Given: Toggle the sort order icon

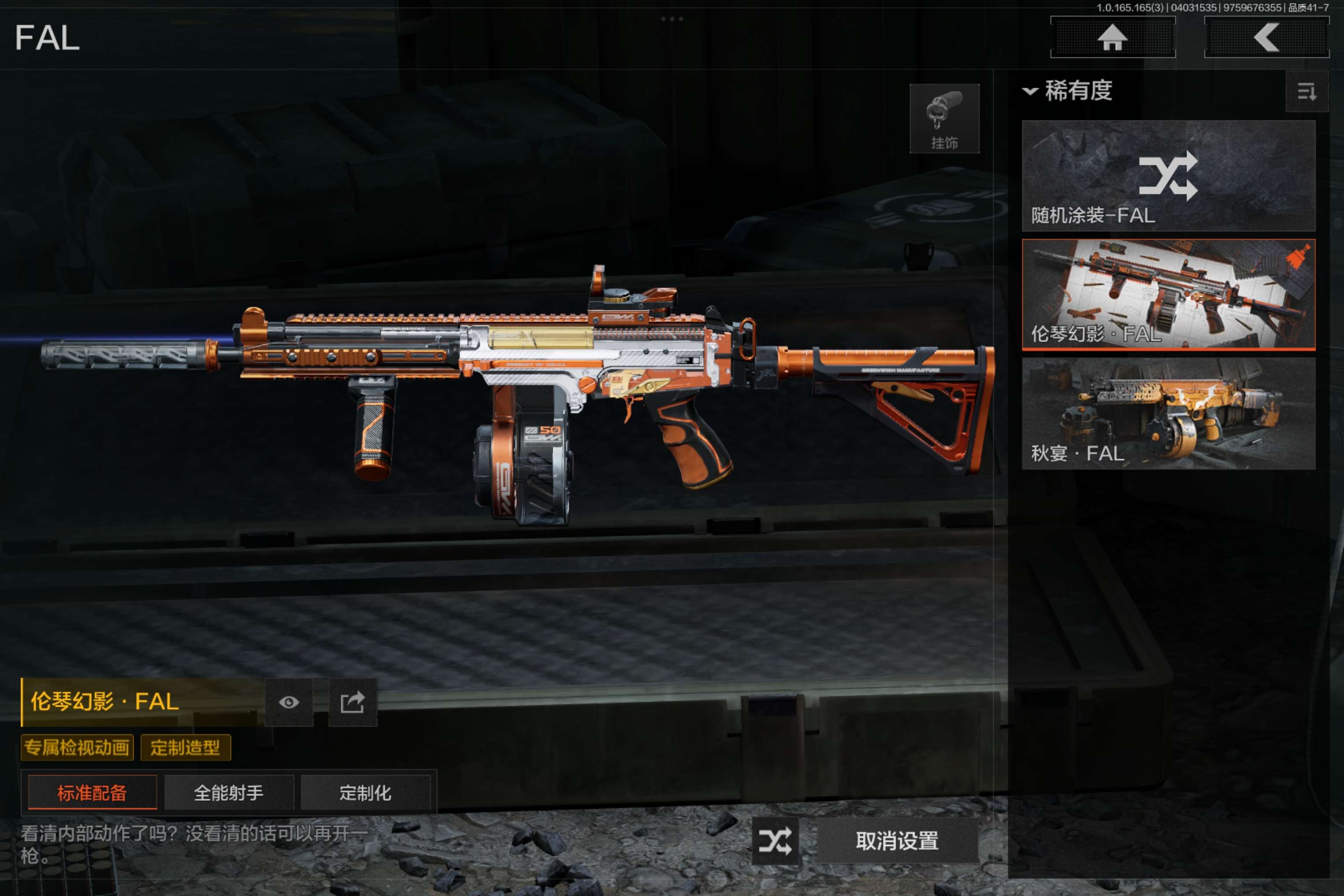Looking at the screenshot, I should (1306, 91).
